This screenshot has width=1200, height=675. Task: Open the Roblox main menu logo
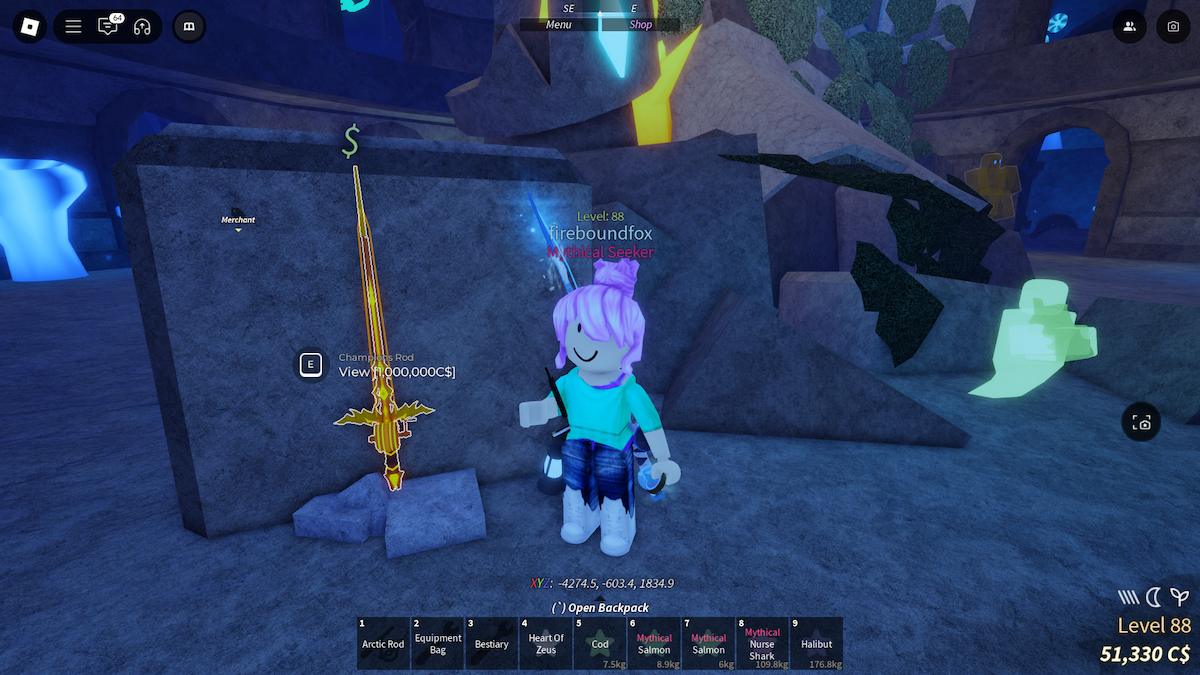(29, 27)
